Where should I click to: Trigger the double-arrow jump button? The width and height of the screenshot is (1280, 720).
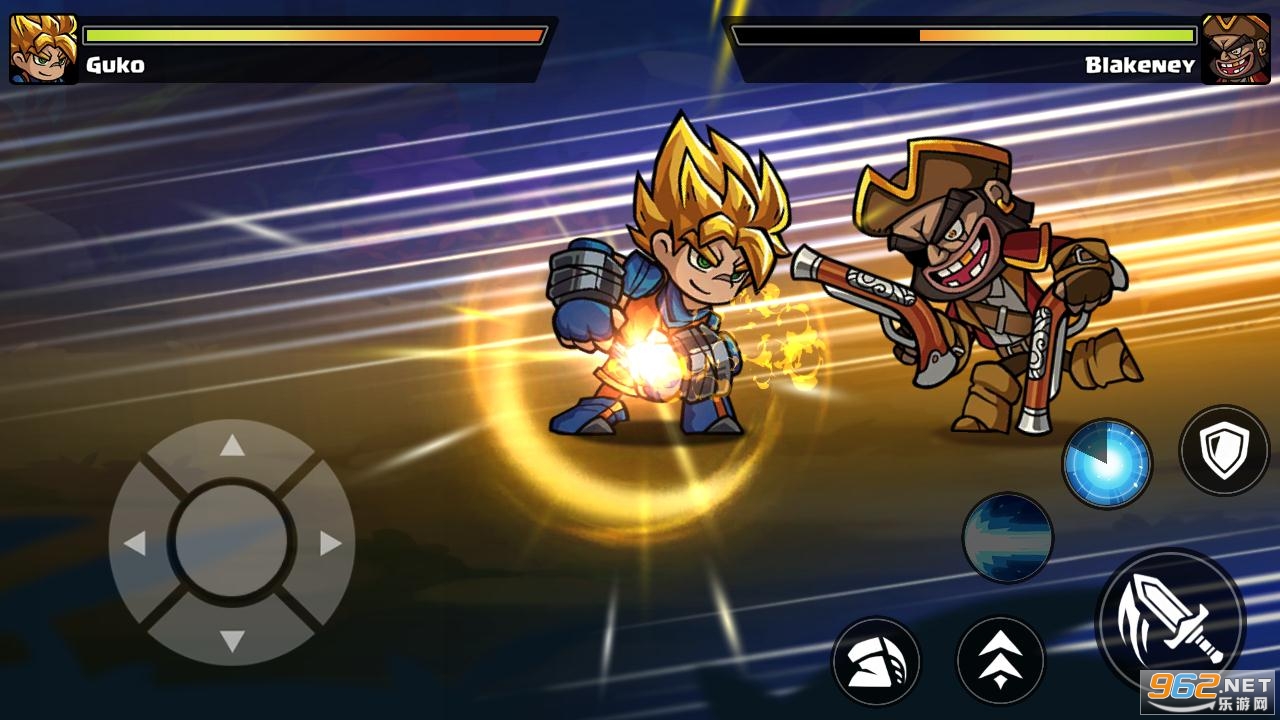click(x=1000, y=660)
